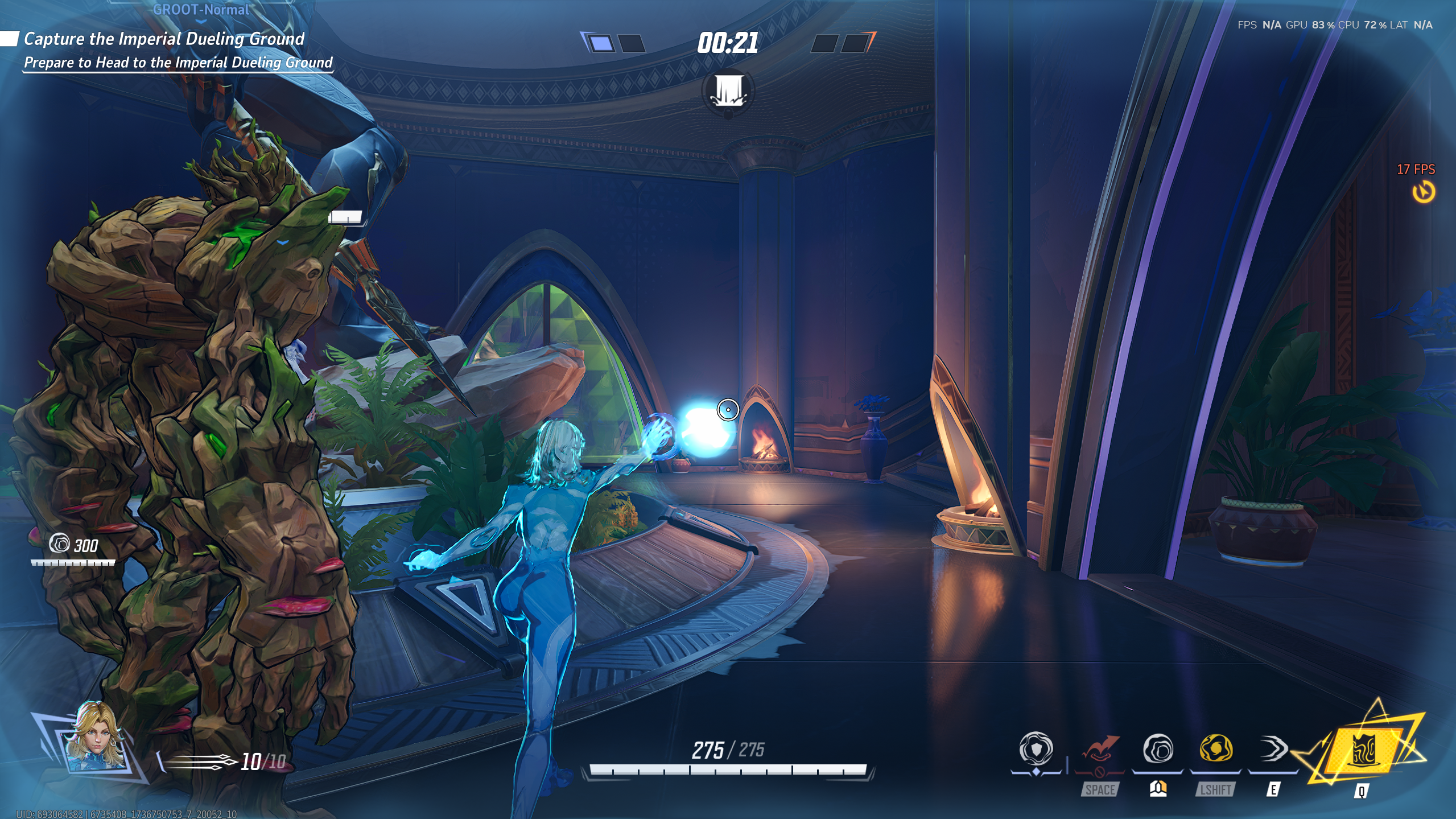The width and height of the screenshot is (1456, 819).
Task: Activate the shield ability icon
Action: point(1036,749)
